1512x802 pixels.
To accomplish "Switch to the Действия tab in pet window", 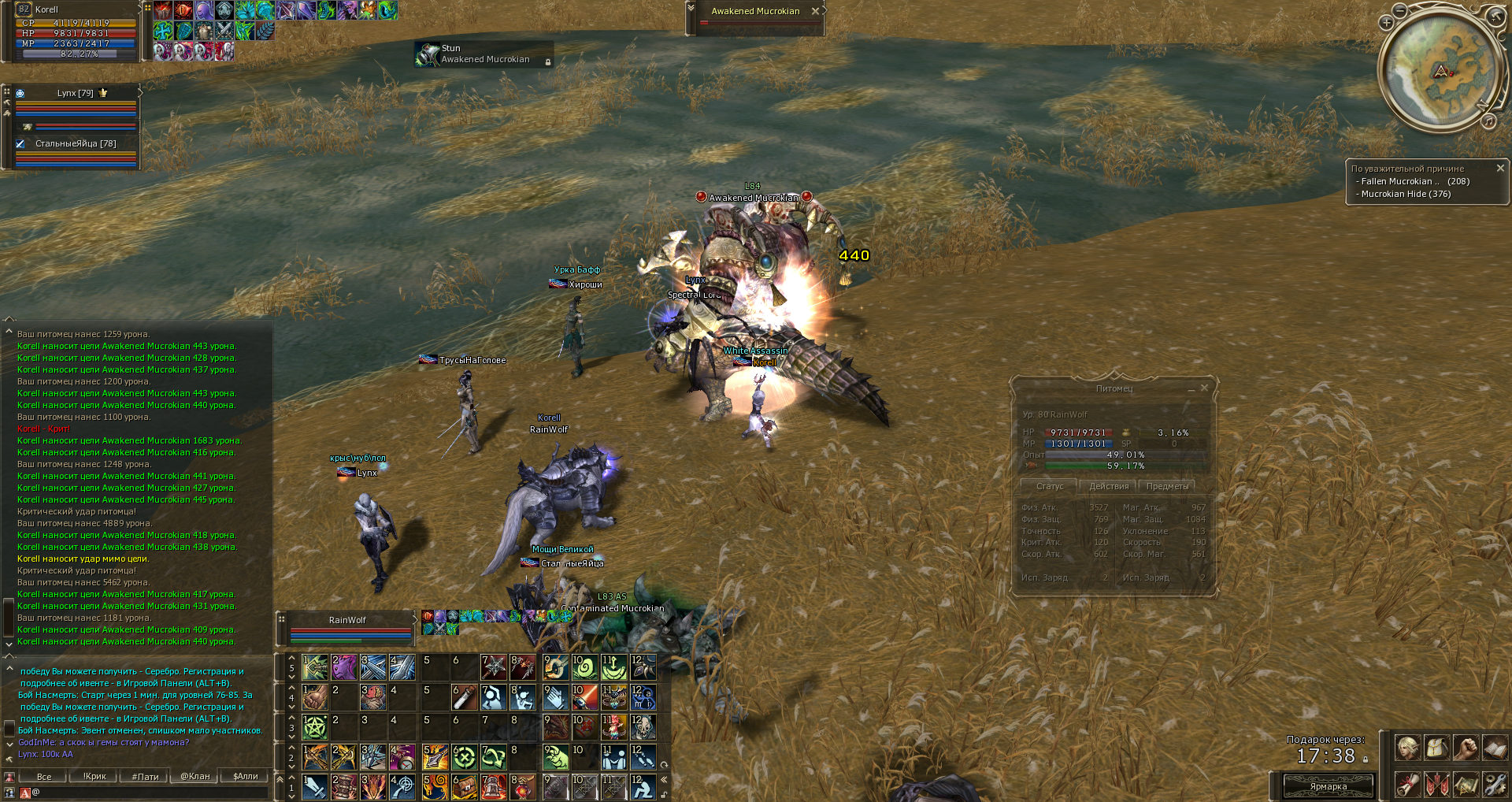I will pyautogui.click(x=1108, y=486).
